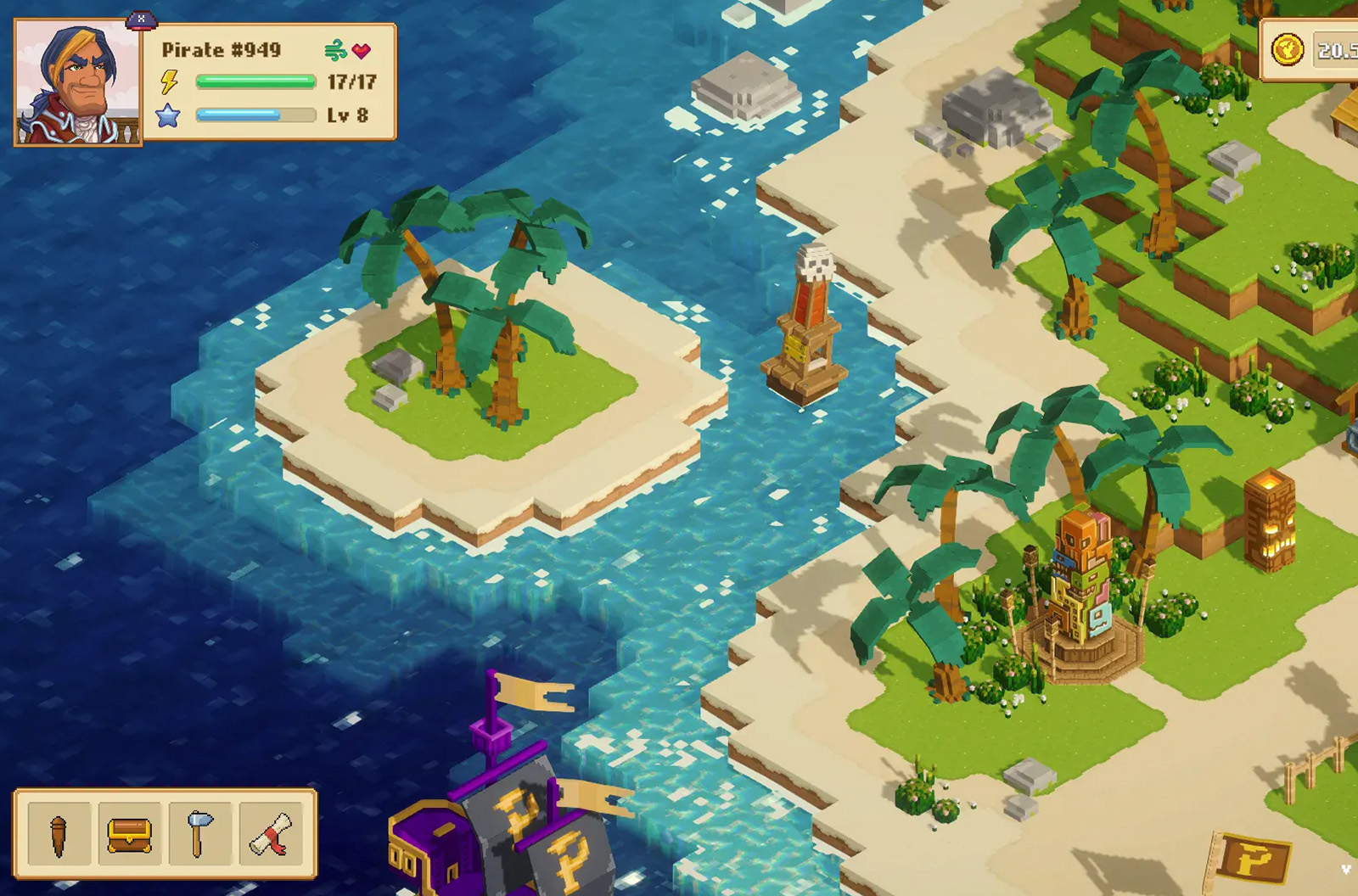Select the wooden stake tool slot
Viewport: 1358px width, 896px height.
pyautogui.click(x=59, y=835)
